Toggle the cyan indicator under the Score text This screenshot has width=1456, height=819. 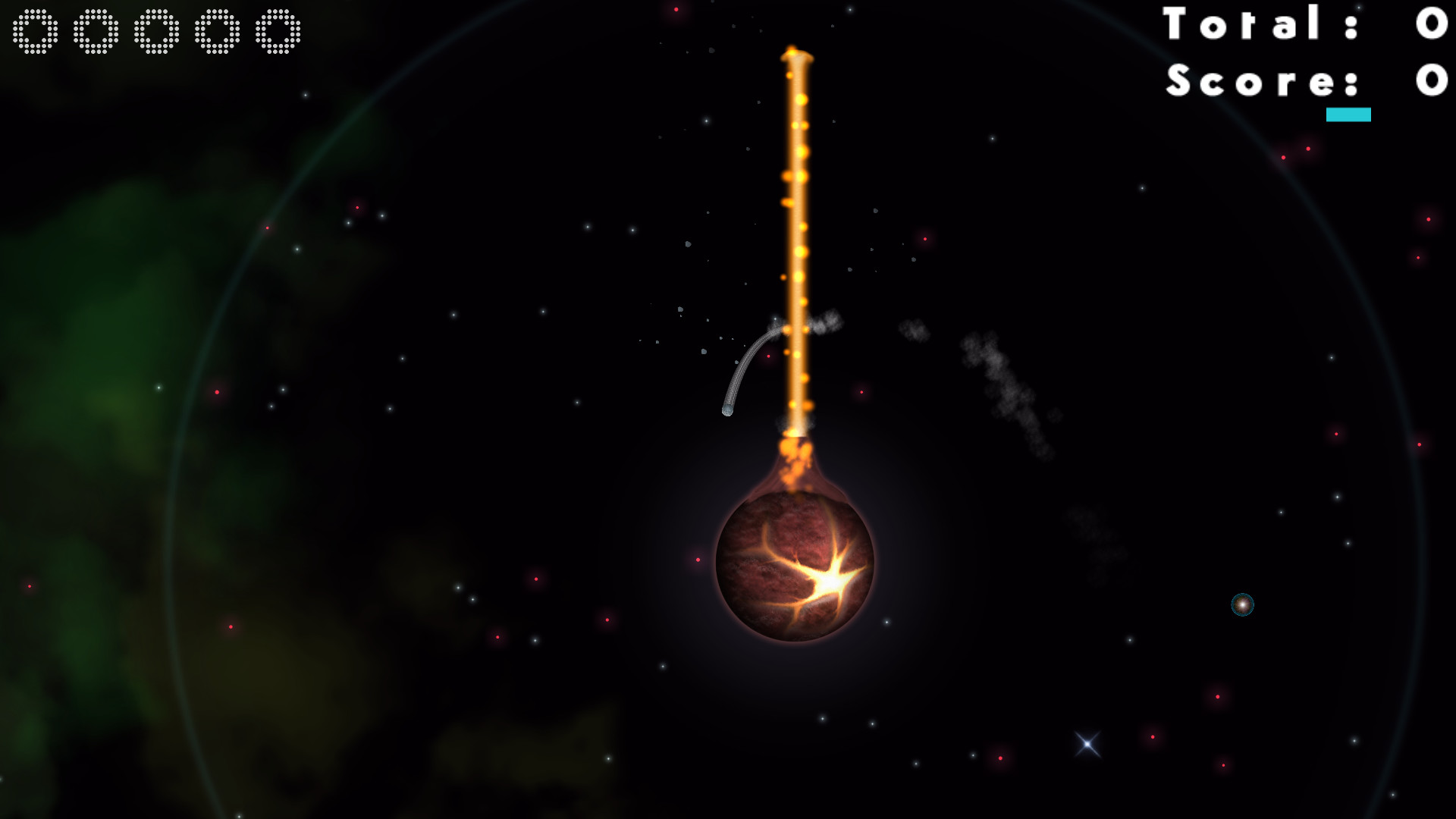[x=1348, y=115]
